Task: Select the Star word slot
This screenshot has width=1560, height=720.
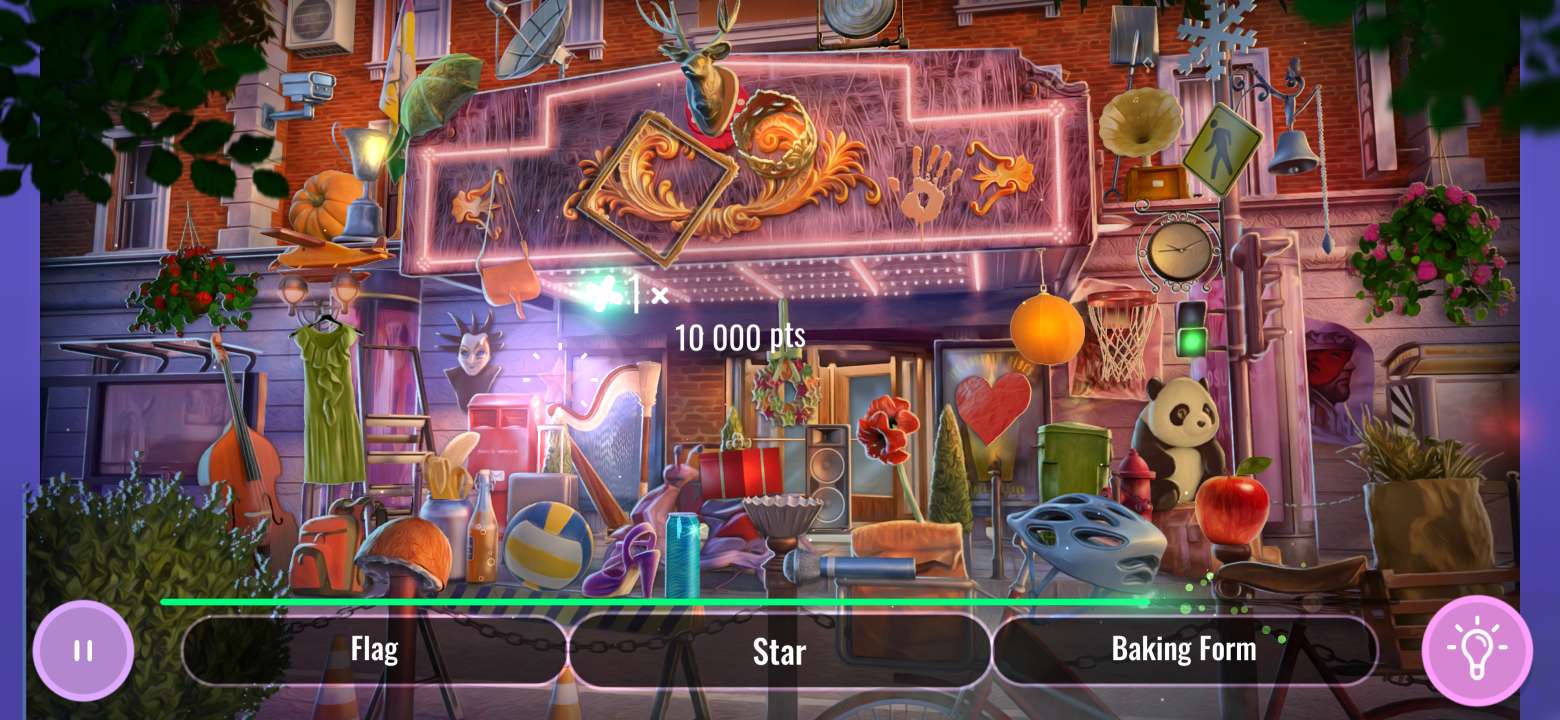Action: click(x=780, y=652)
